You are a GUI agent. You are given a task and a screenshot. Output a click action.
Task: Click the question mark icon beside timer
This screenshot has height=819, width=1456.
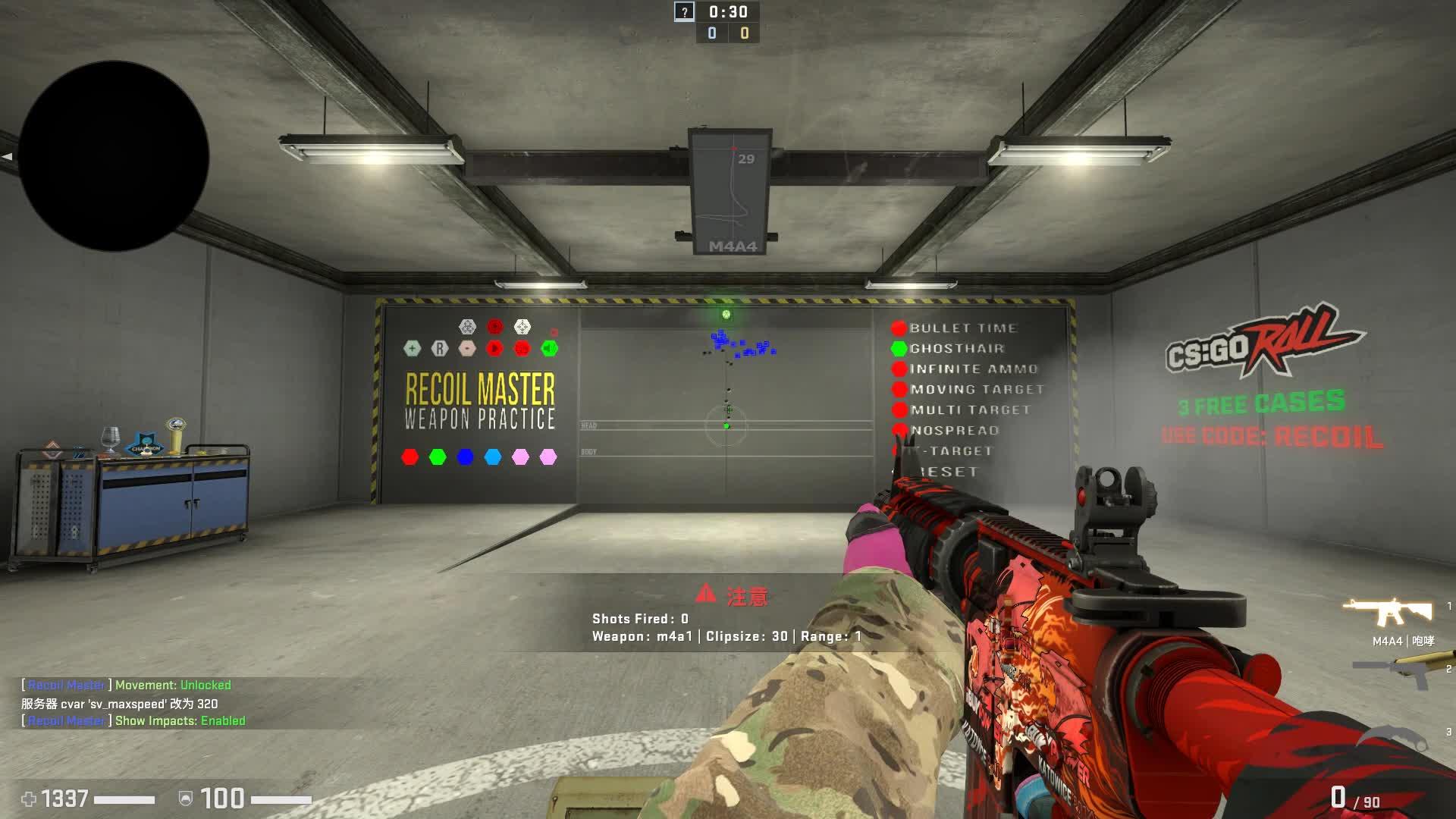pos(684,11)
